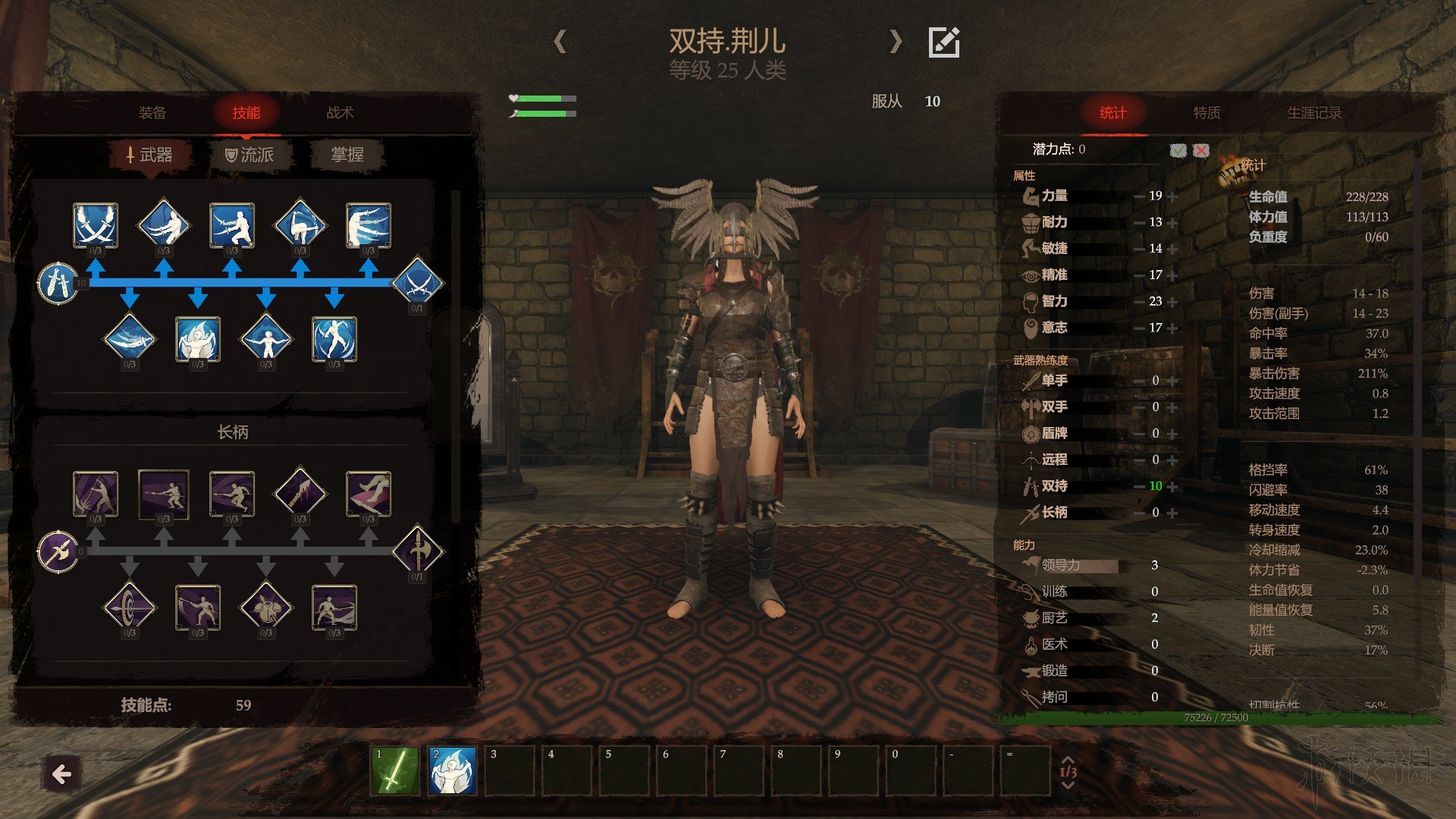The image size is (1456, 819).
Task: Decrease the 智力 intelligence attribute
Action: click(x=1139, y=302)
